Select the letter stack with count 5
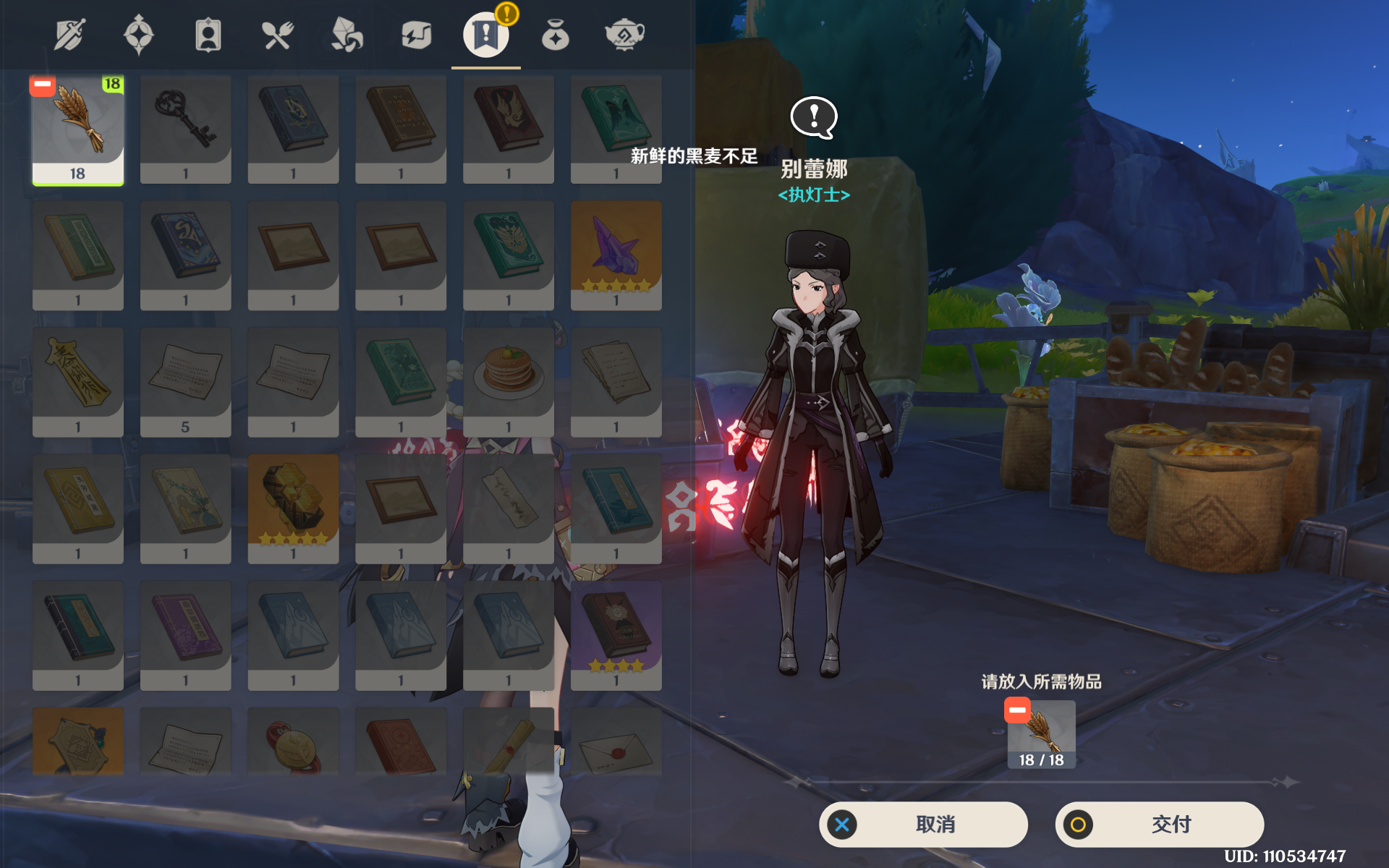This screenshot has width=1389, height=868. point(185,383)
